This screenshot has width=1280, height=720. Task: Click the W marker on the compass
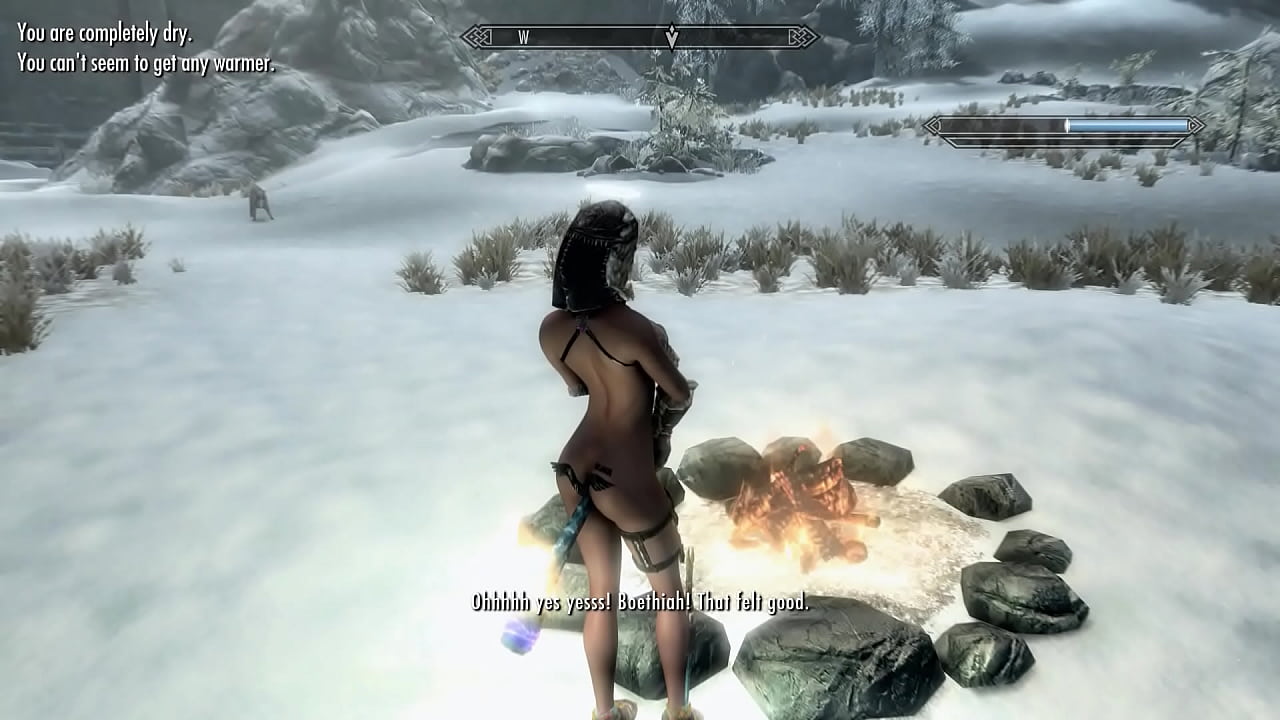[525, 36]
